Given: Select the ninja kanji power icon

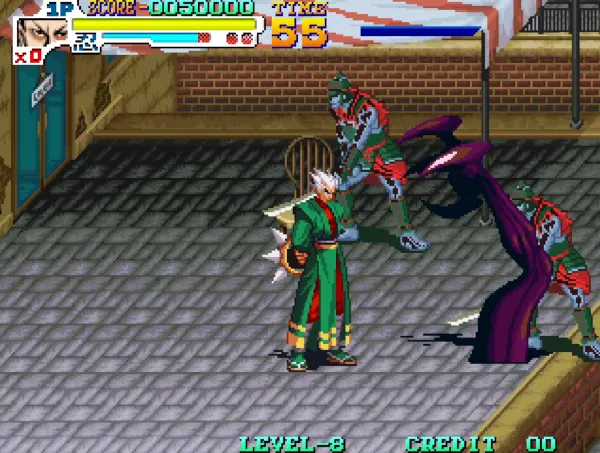Looking at the screenshot, I should 87,40.
